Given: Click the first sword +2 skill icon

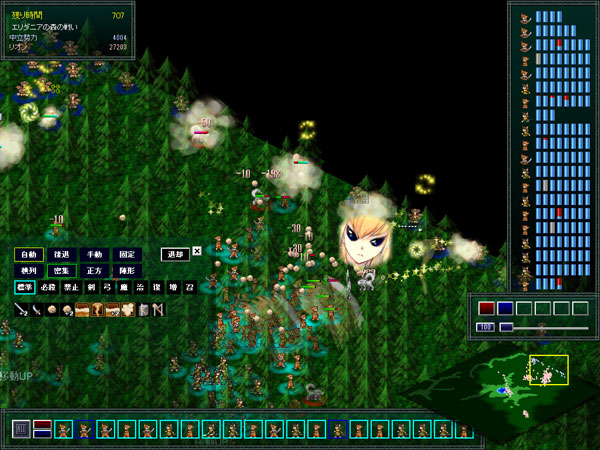Looking at the screenshot, I should (x=20, y=309).
